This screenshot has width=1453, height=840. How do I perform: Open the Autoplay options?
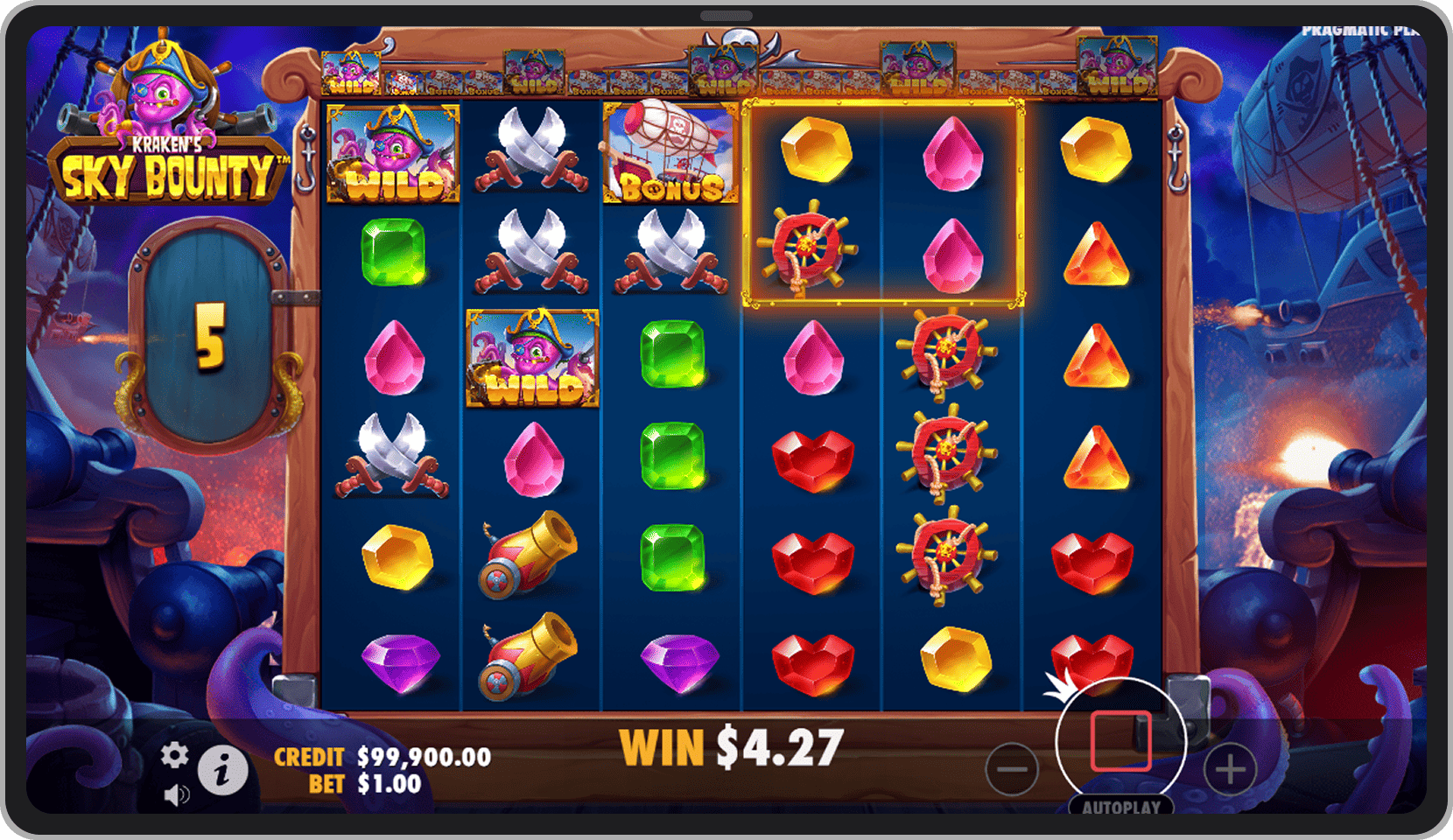pyautogui.click(x=1120, y=807)
